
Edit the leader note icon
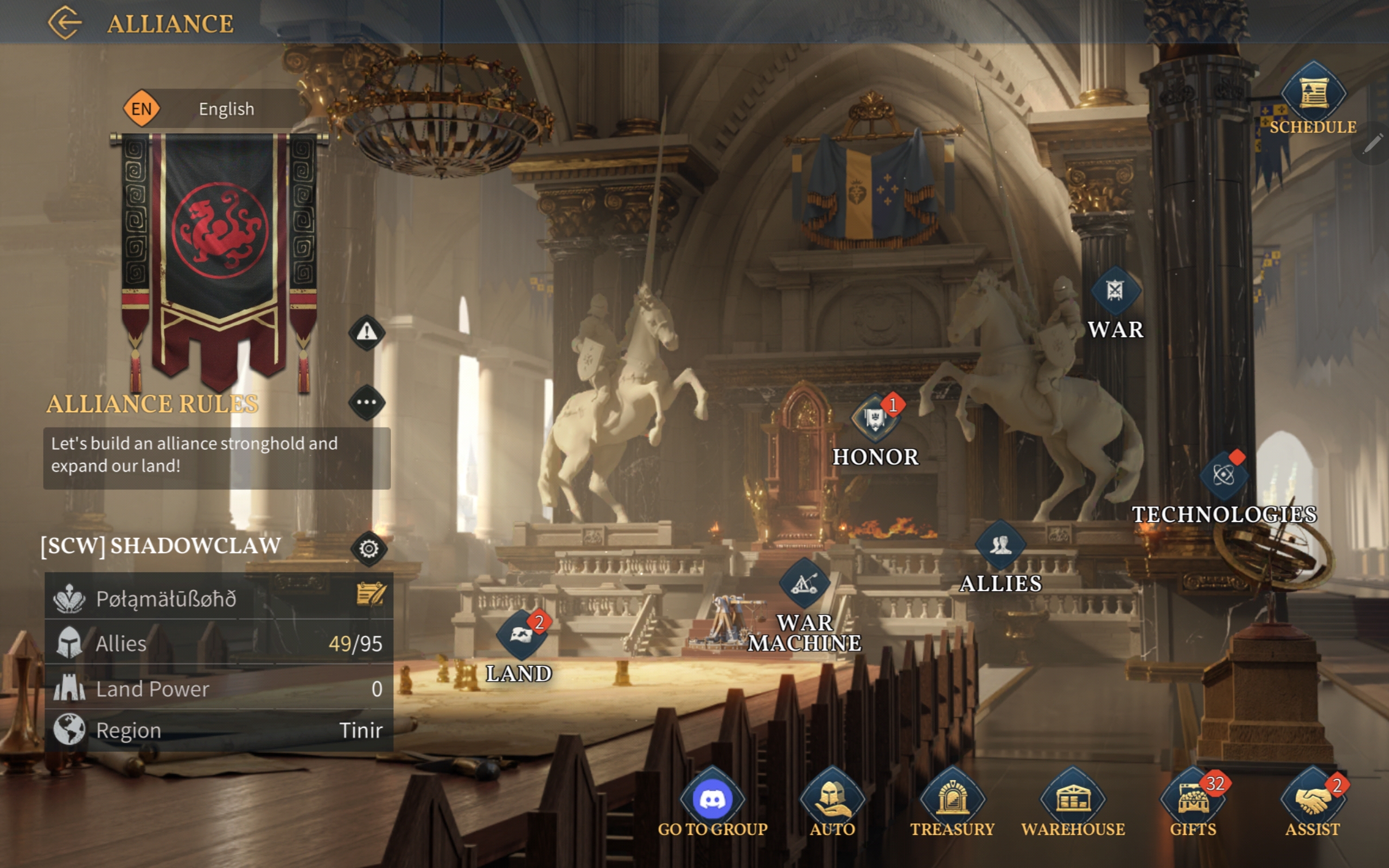[x=371, y=595]
